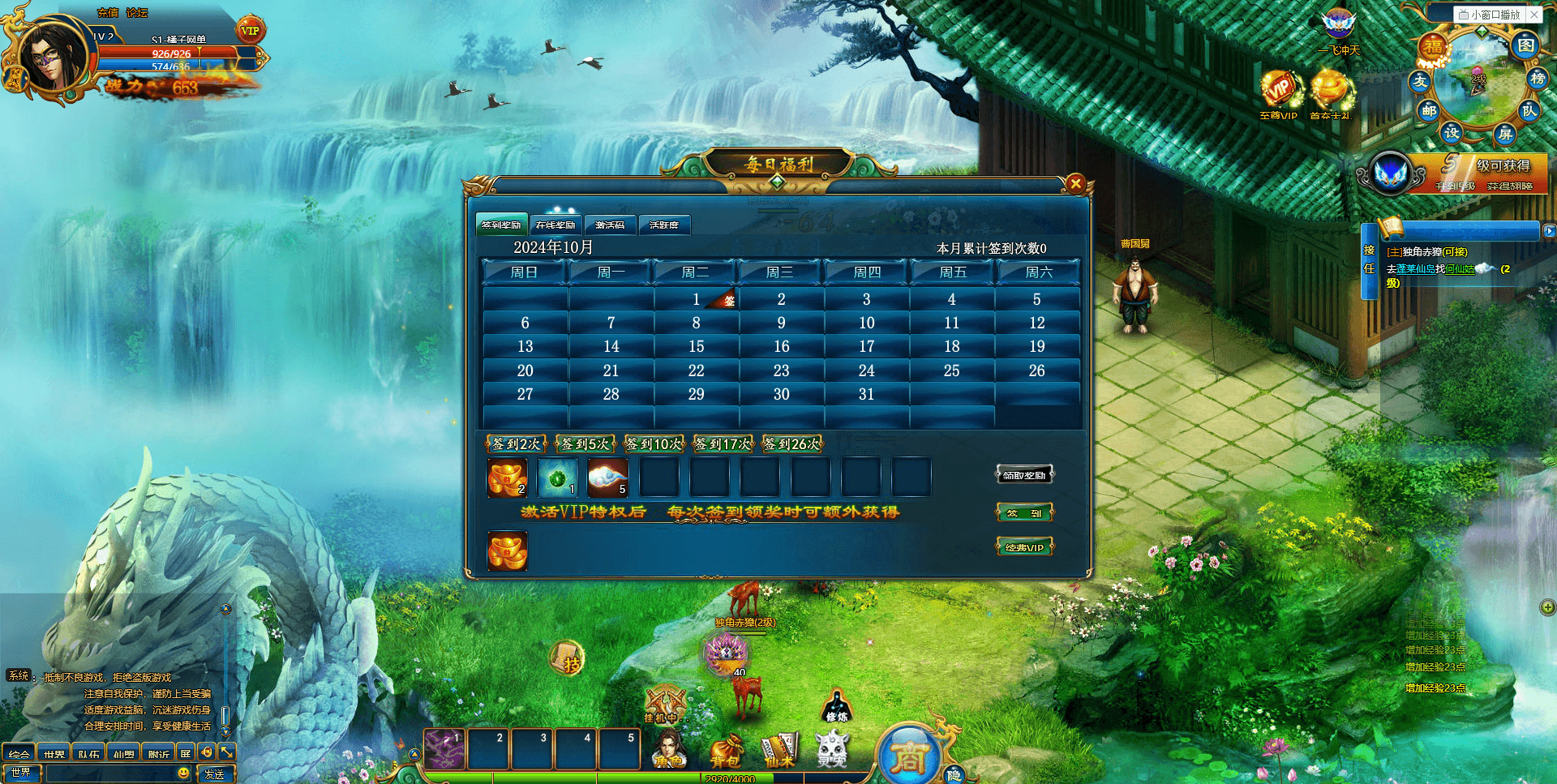Image resolution: width=1557 pixels, height=784 pixels.
Task: Select the 签到5次 reward tier
Action: (585, 443)
